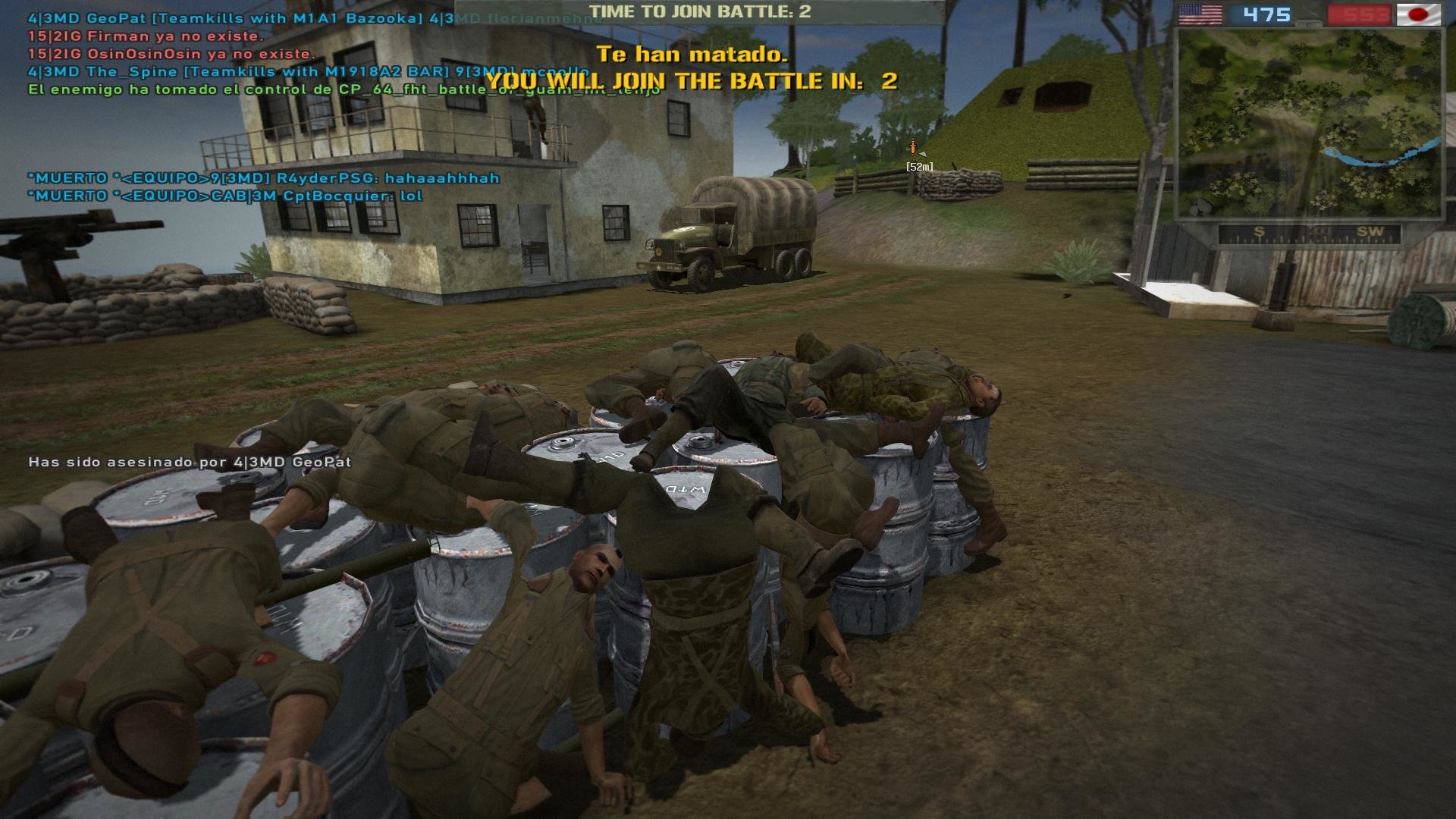Click CptBocquier's lol chat message
The height and width of the screenshot is (819, 1456).
click(225, 196)
